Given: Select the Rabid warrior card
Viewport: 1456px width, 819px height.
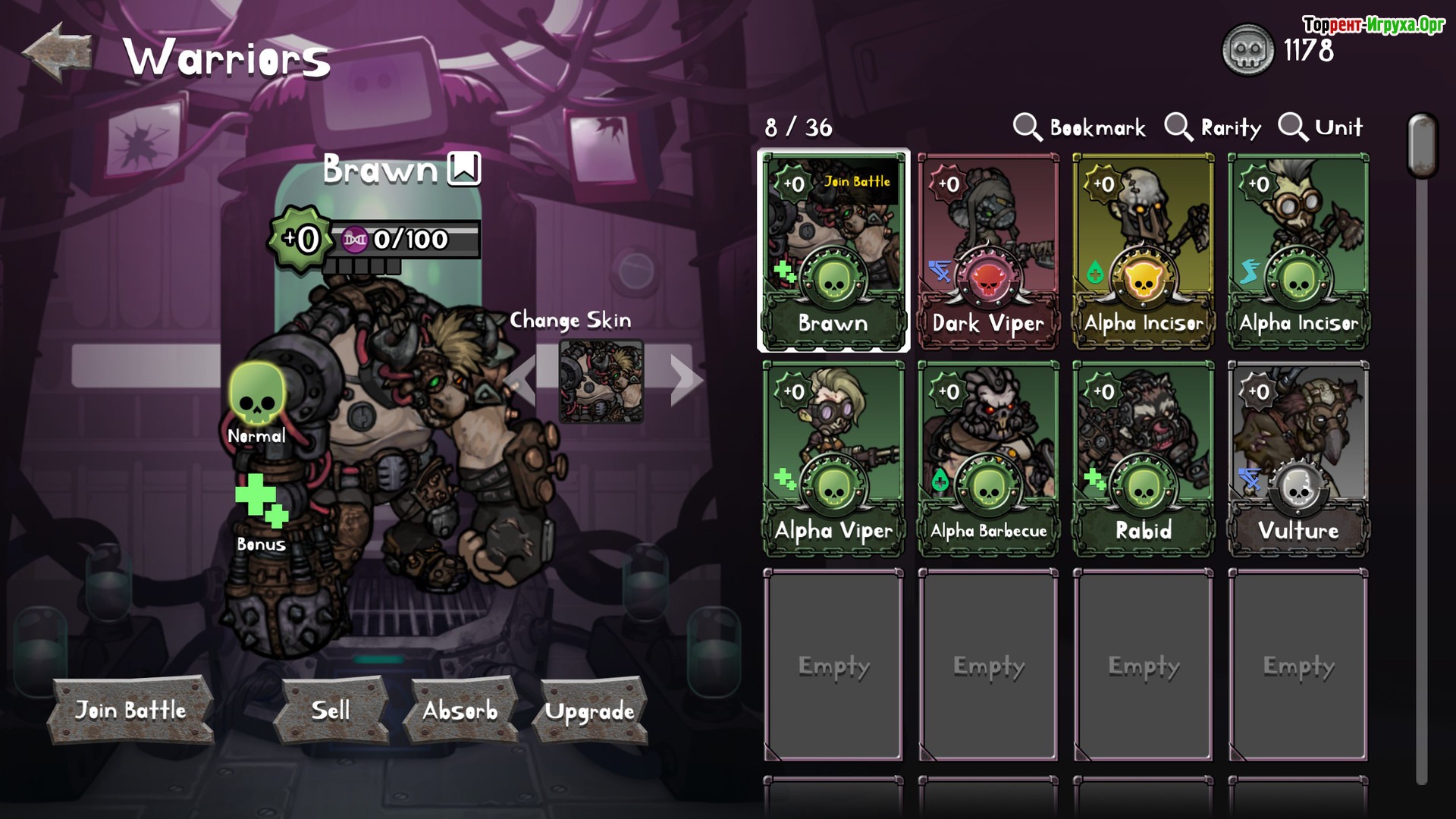Looking at the screenshot, I should (1144, 459).
